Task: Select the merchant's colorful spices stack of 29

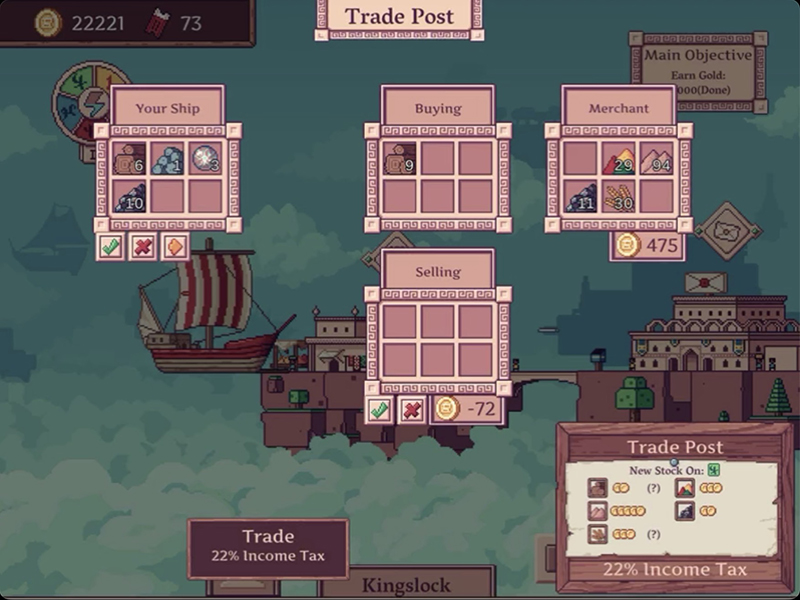Action: [618, 159]
